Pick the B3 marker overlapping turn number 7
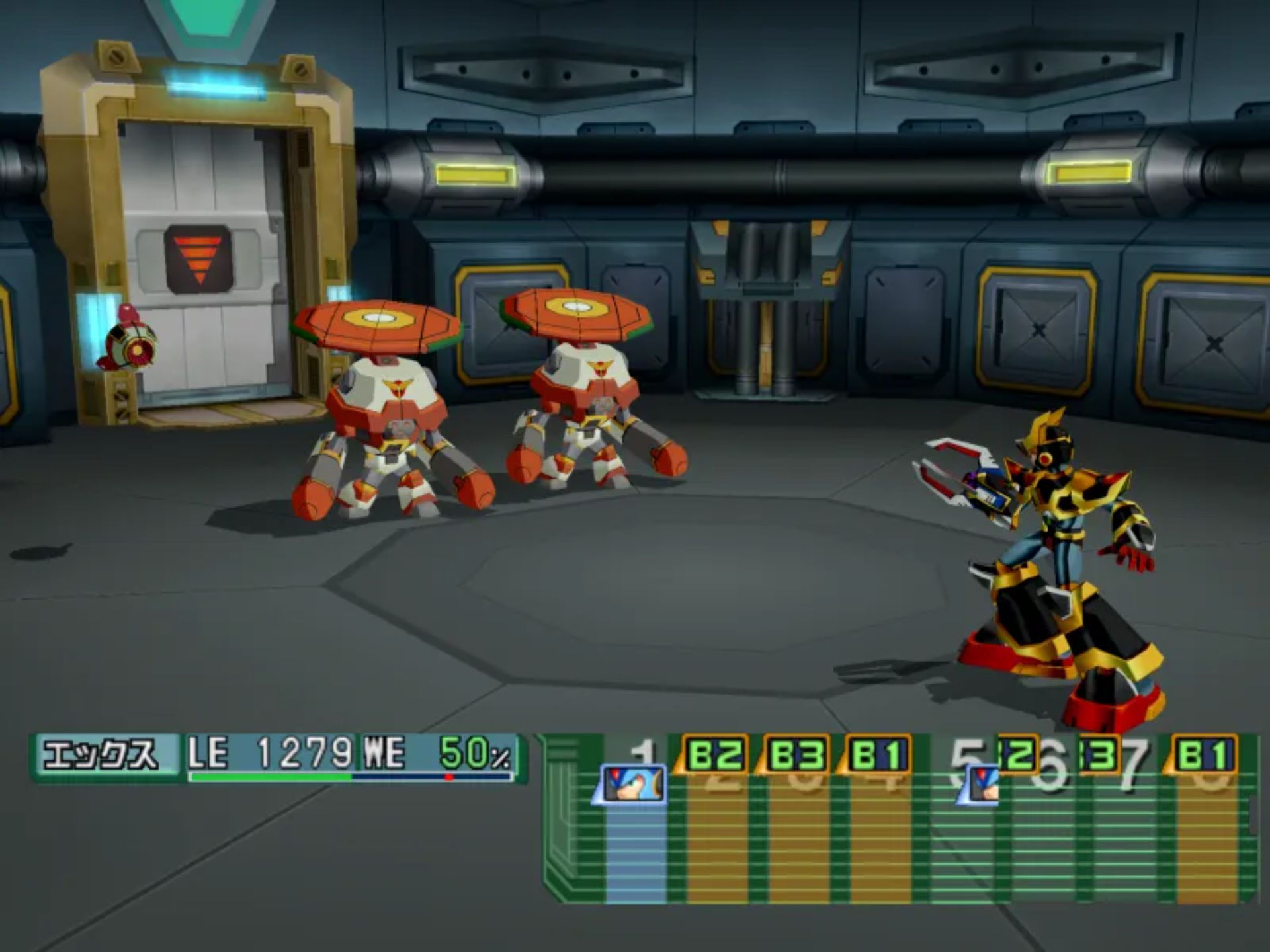The image size is (1270, 952). pyautogui.click(x=1099, y=754)
